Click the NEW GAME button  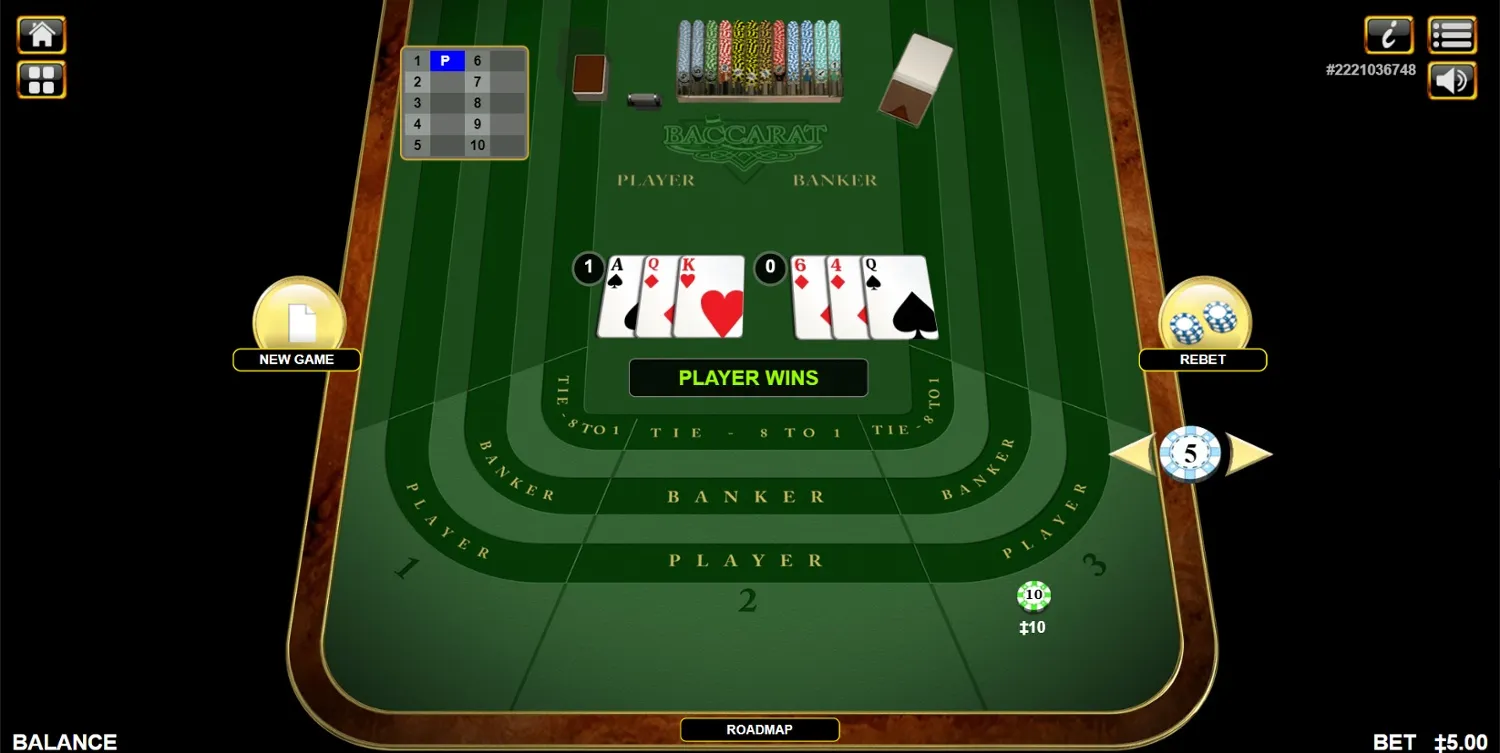click(297, 359)
